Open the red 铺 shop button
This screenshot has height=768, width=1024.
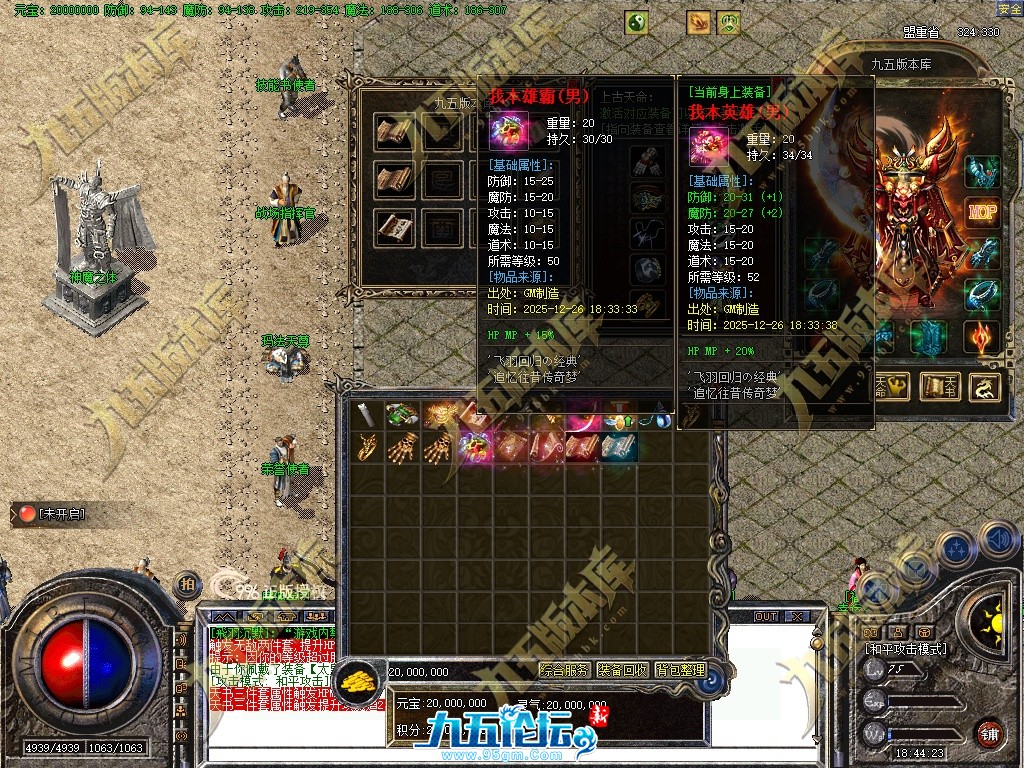coord(989,733)
